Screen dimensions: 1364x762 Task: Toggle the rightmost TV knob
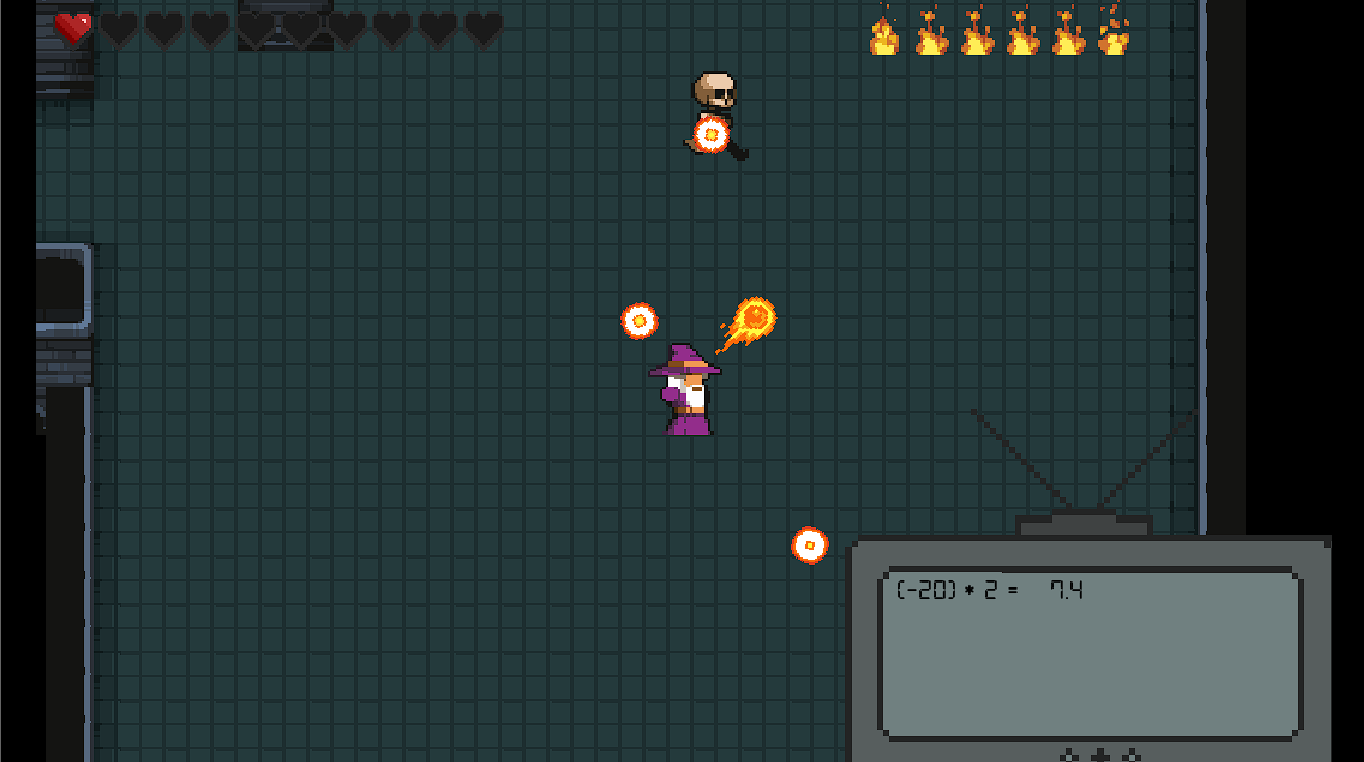click(1132, 756)
